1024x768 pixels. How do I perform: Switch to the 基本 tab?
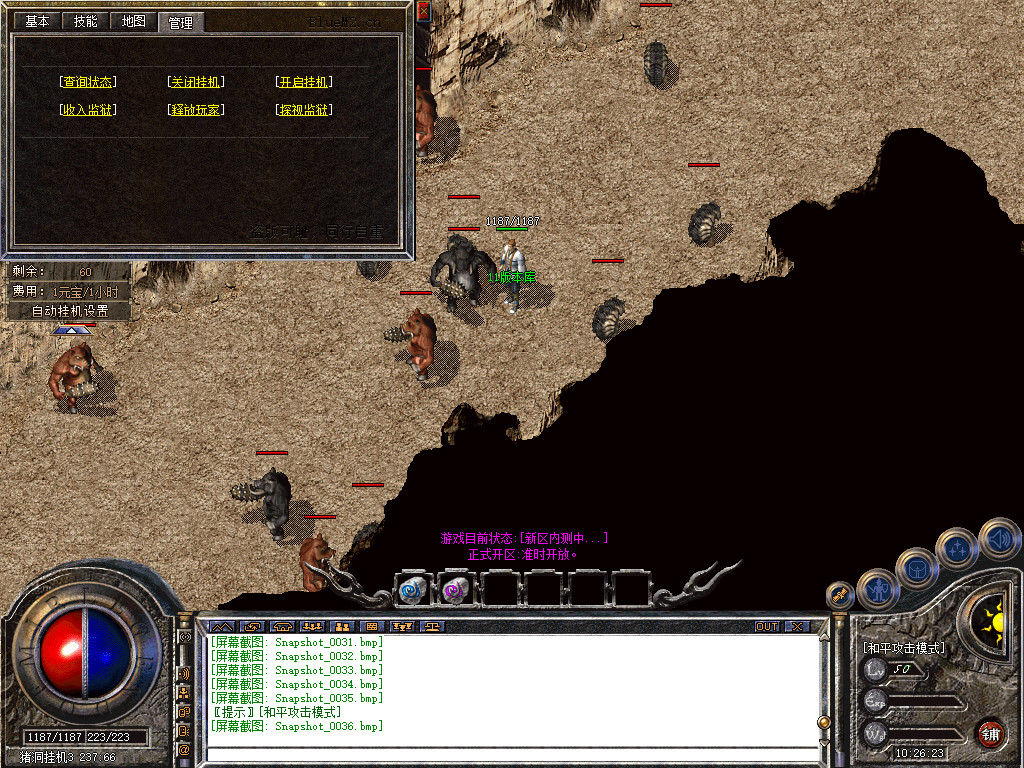coord(37,21)
